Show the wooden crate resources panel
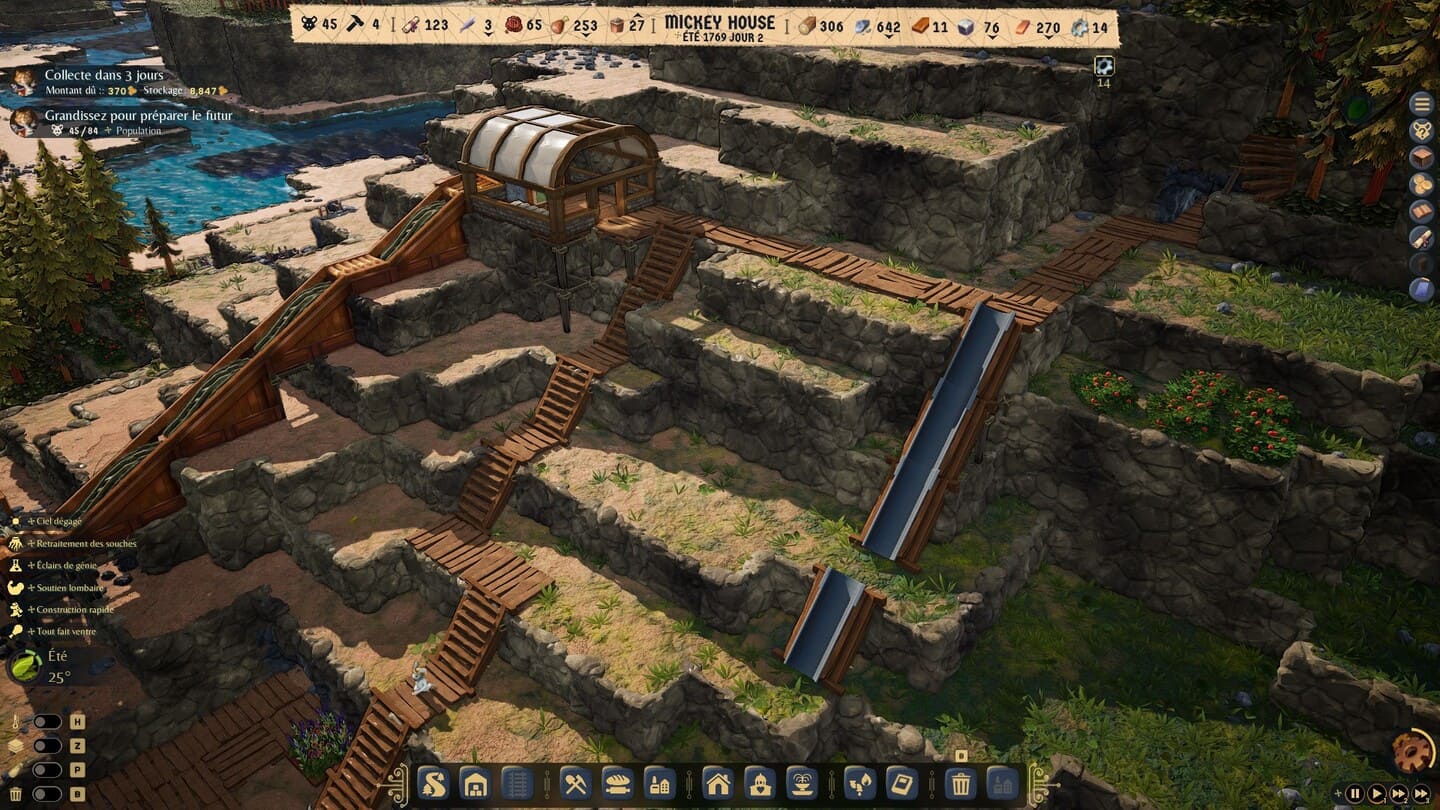This screenshot has height=810, width=1440. click(x=1421, y=157)
